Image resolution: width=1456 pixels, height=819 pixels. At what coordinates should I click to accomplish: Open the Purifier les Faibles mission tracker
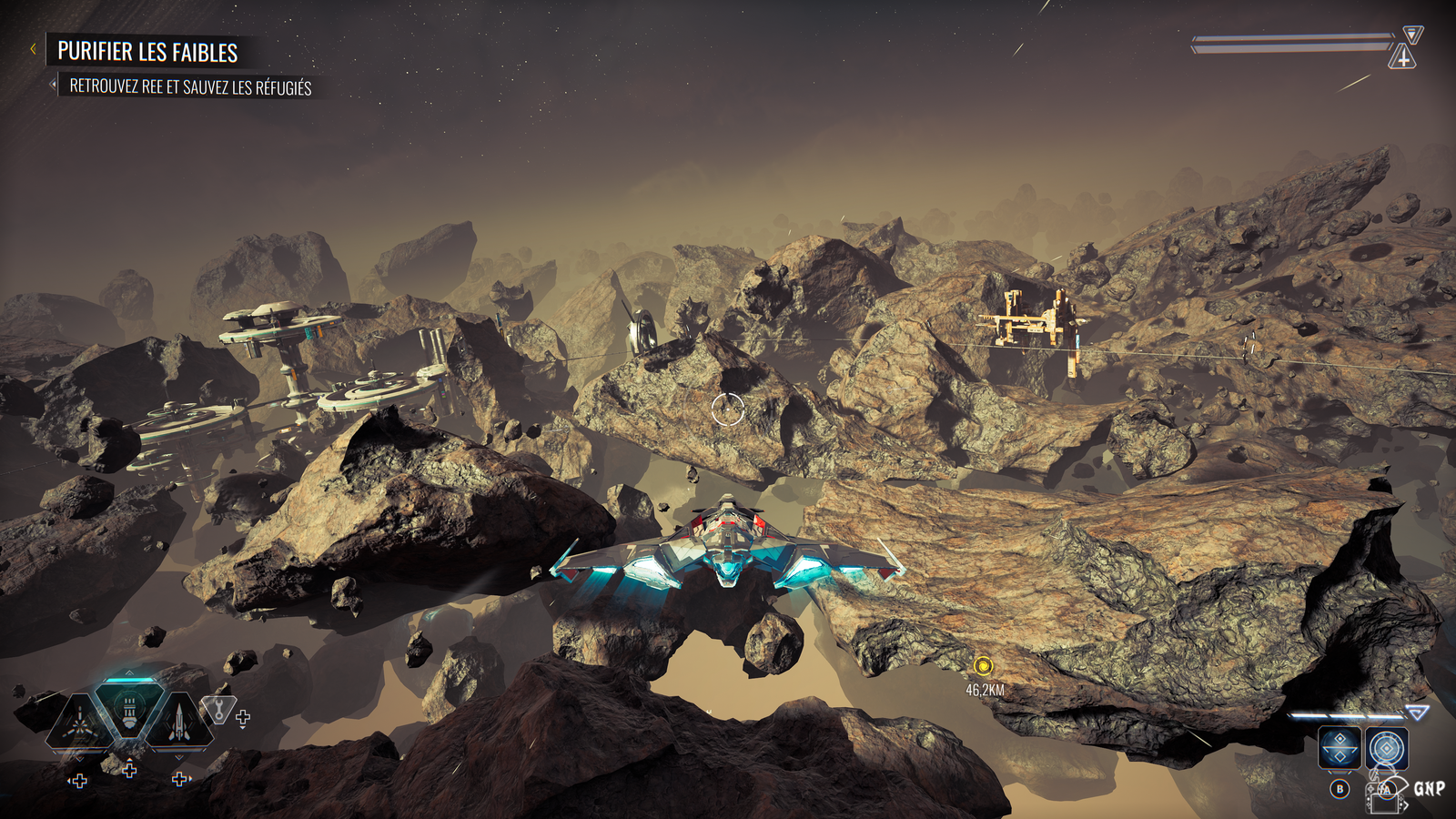147,52
